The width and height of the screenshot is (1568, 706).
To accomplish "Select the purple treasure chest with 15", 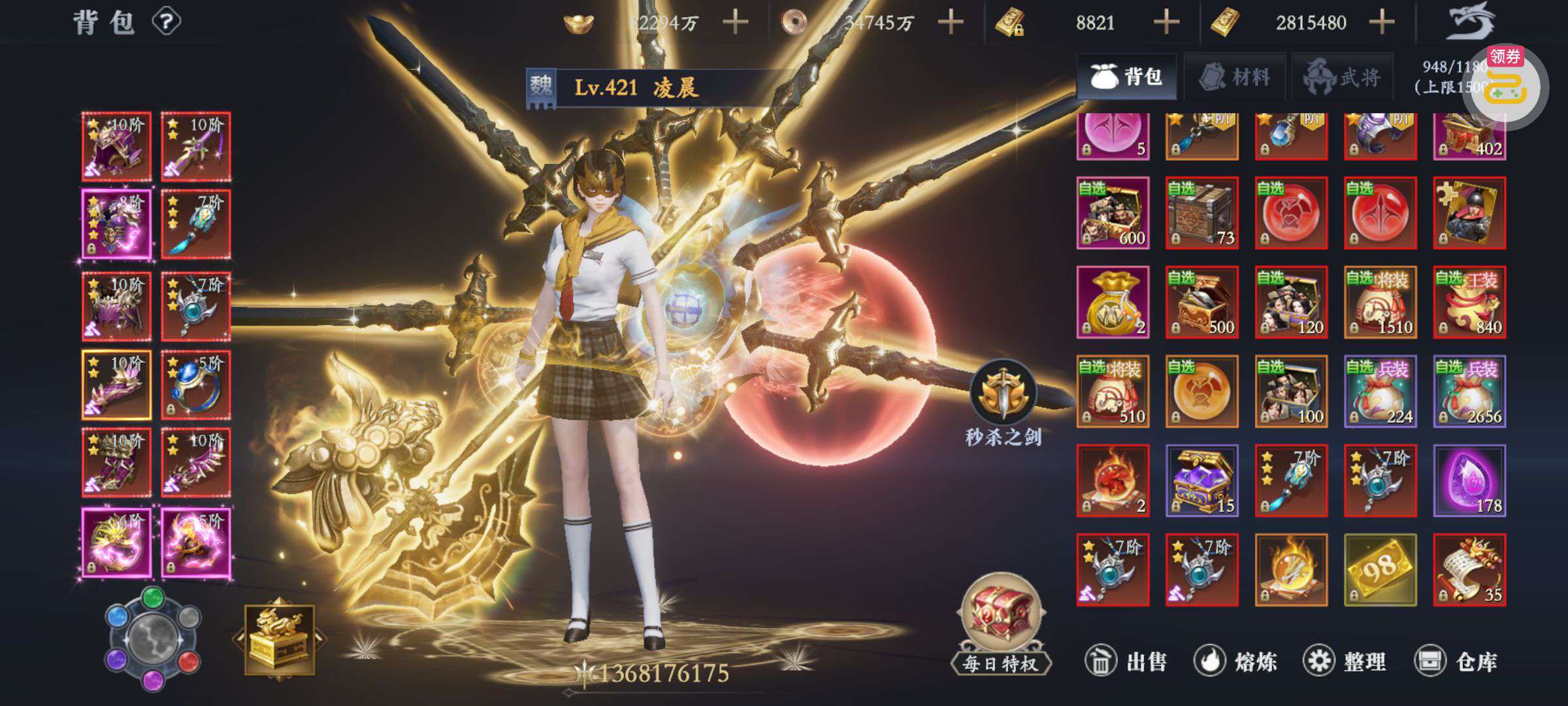I will coord(1201,480).
